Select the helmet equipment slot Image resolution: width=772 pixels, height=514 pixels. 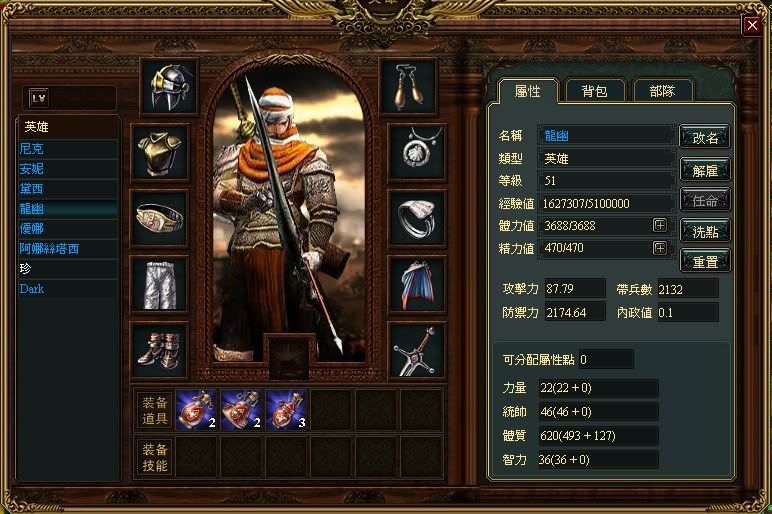pyautogui.click(x=169, y=87)
